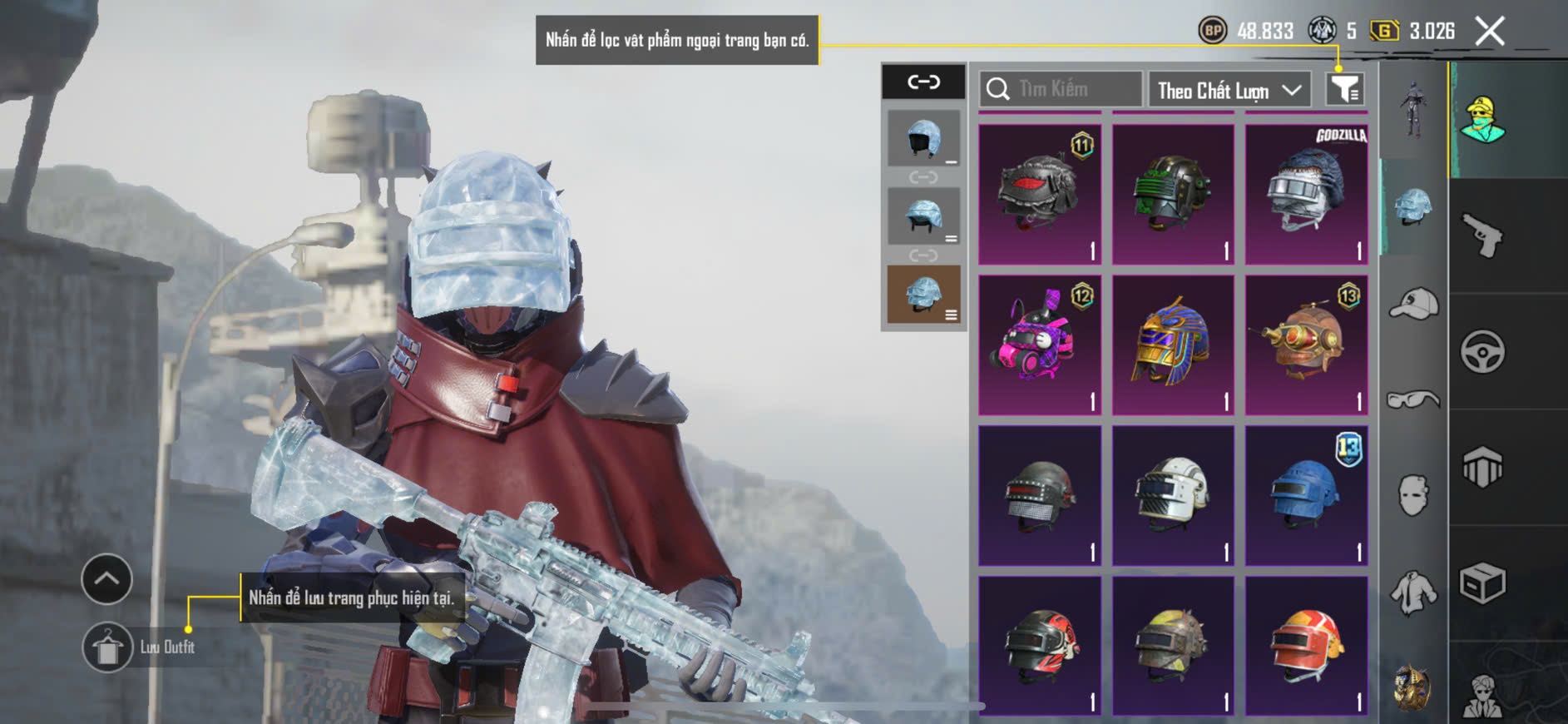Image resolution: width=1568 pixels, height=724 pixels.
Task: Open the glasses subcategory
Action: point(1413,400)
